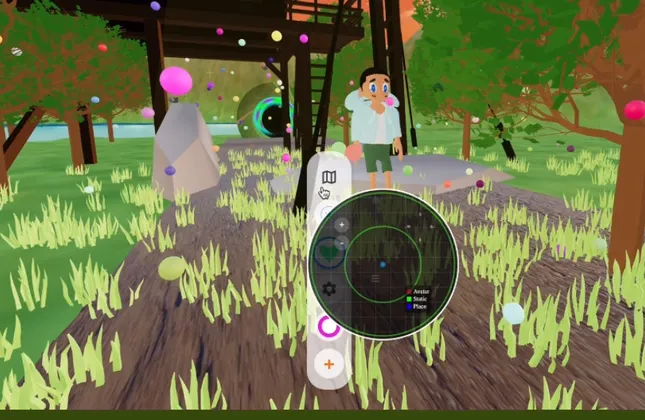Screen dimensions: 645x420
Task: Zoom in the radar with the plus button
Action: click(x=342, y=225)
